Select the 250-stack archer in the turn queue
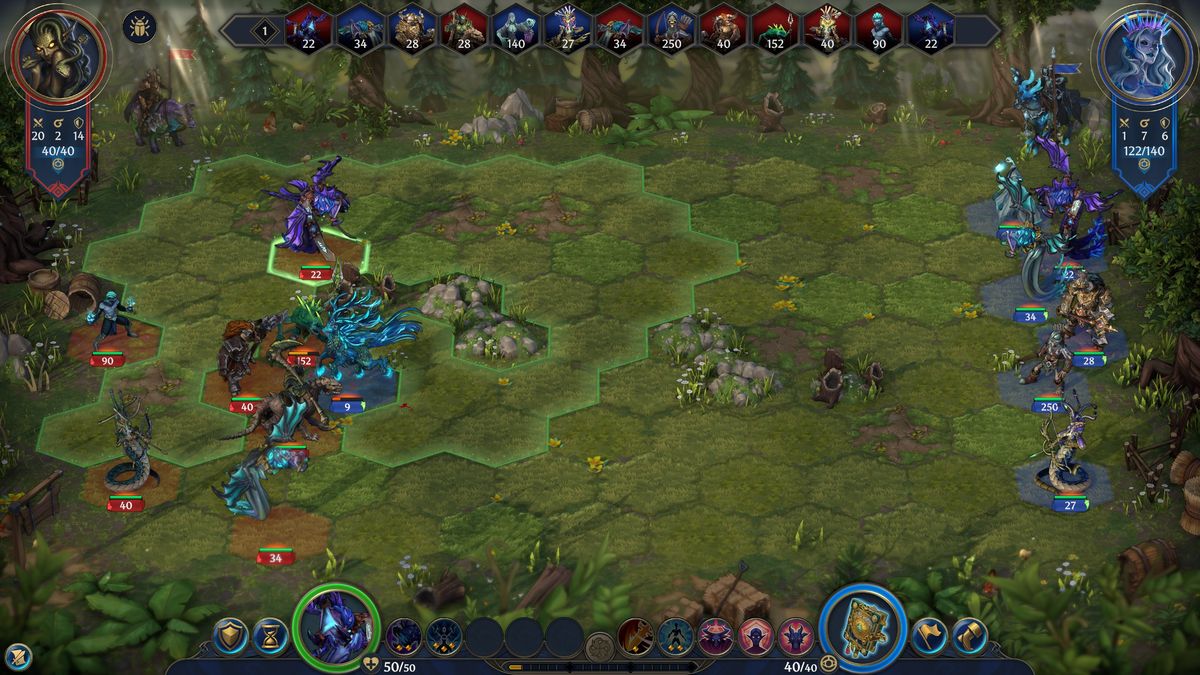This screenshot has width=1200, height=675. tap(671, 28)
